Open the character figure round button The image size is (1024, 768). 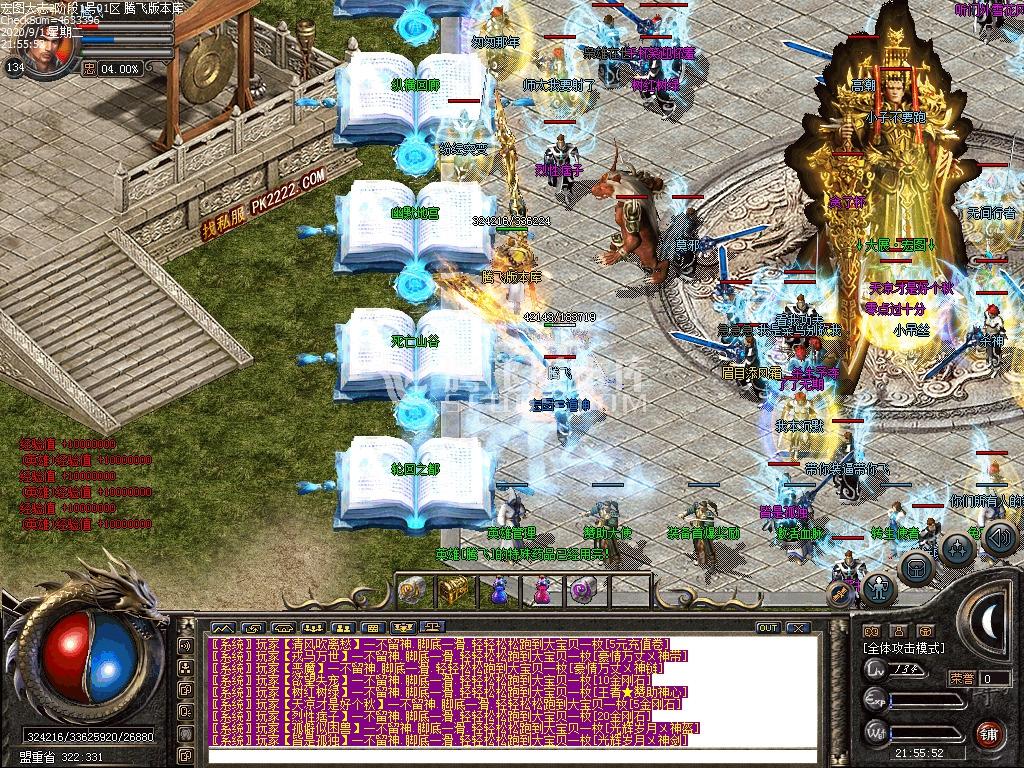click(x=879, y=588)
